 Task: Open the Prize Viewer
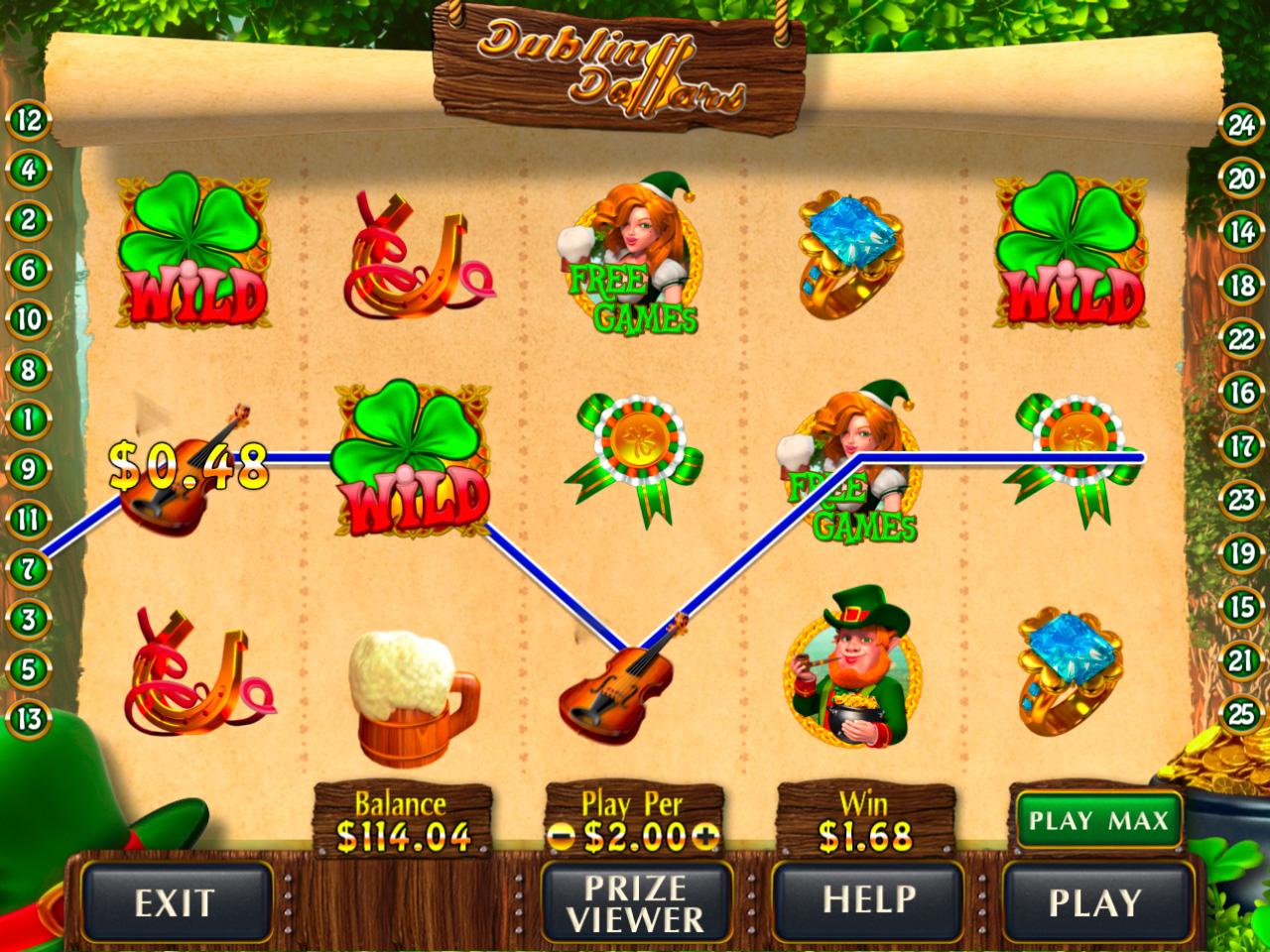click(636, 901)
